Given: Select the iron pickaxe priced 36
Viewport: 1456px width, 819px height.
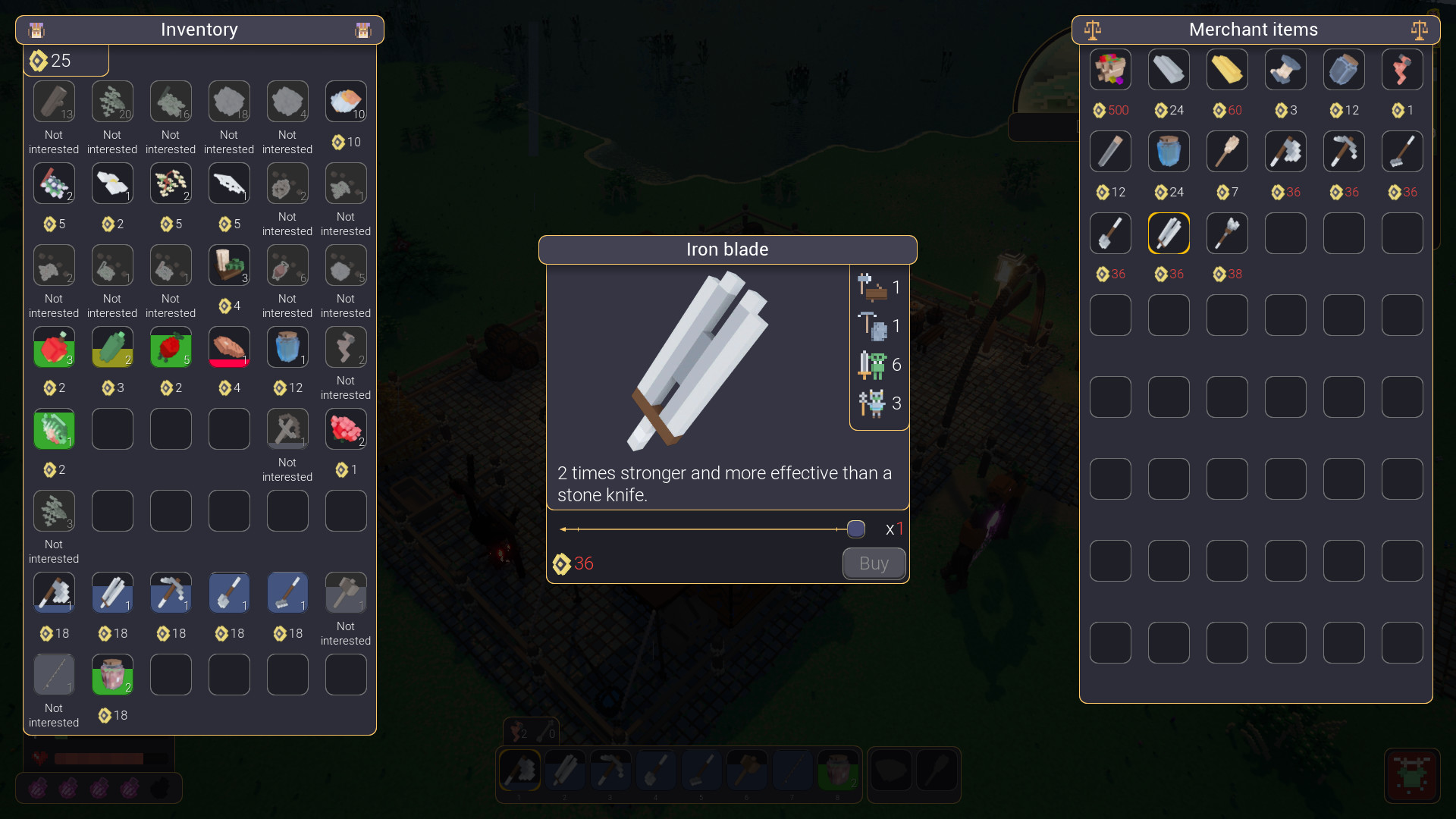Looking at the screenshot, I should [x=1344, y=151].
